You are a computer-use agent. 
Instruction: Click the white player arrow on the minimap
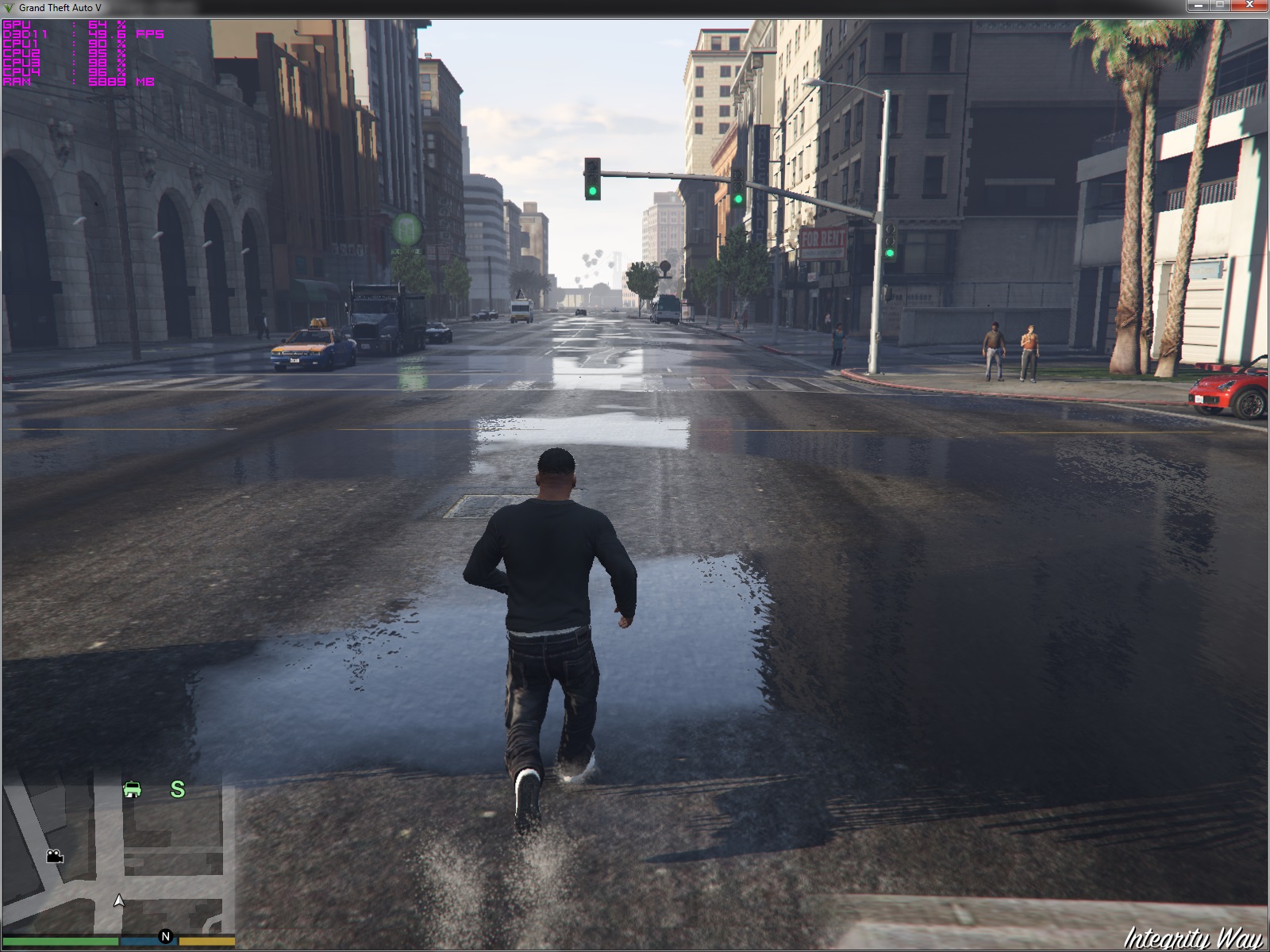tap(119, 900)
